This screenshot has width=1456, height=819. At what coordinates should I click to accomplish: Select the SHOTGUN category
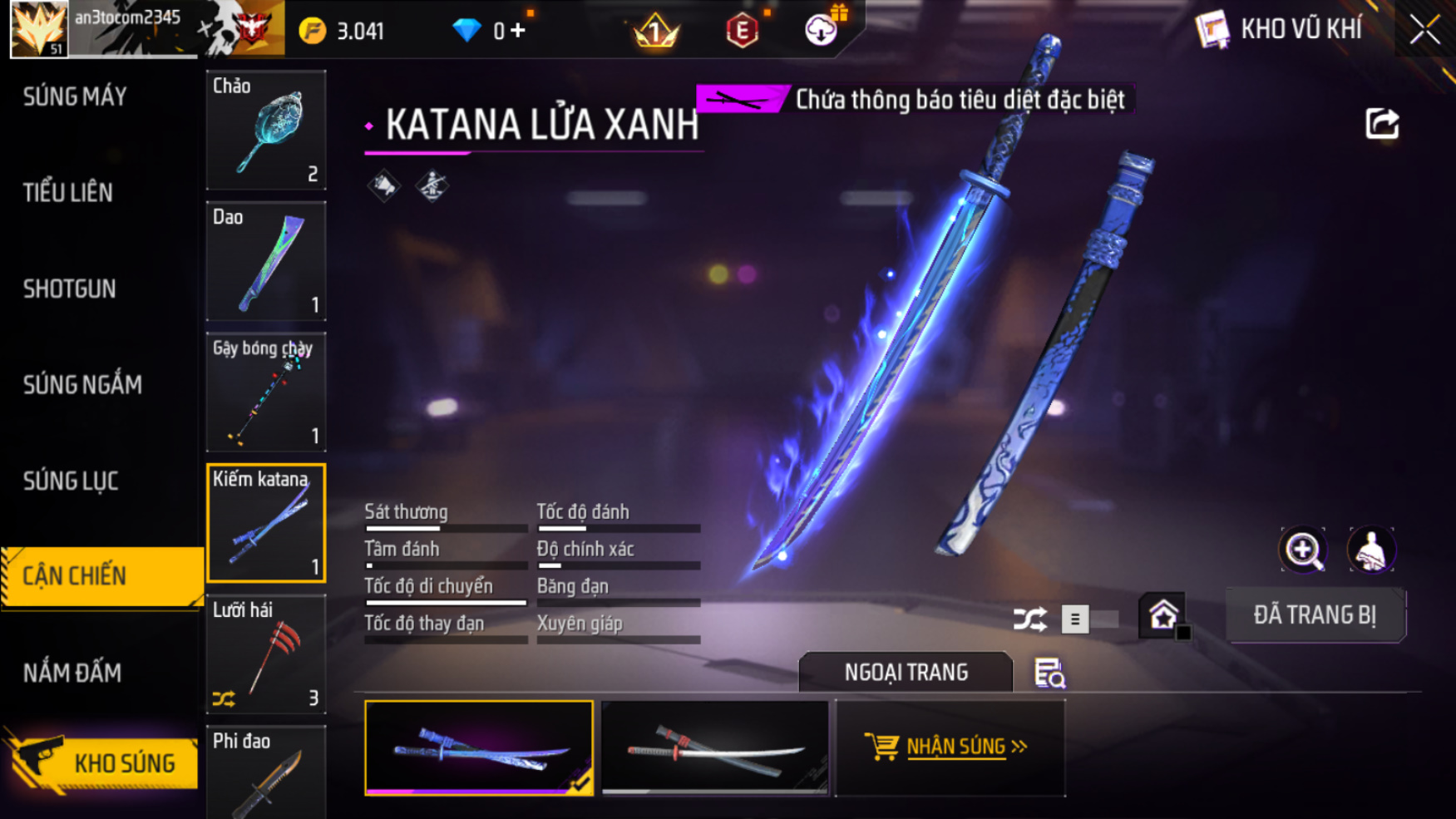pos(70,289)
